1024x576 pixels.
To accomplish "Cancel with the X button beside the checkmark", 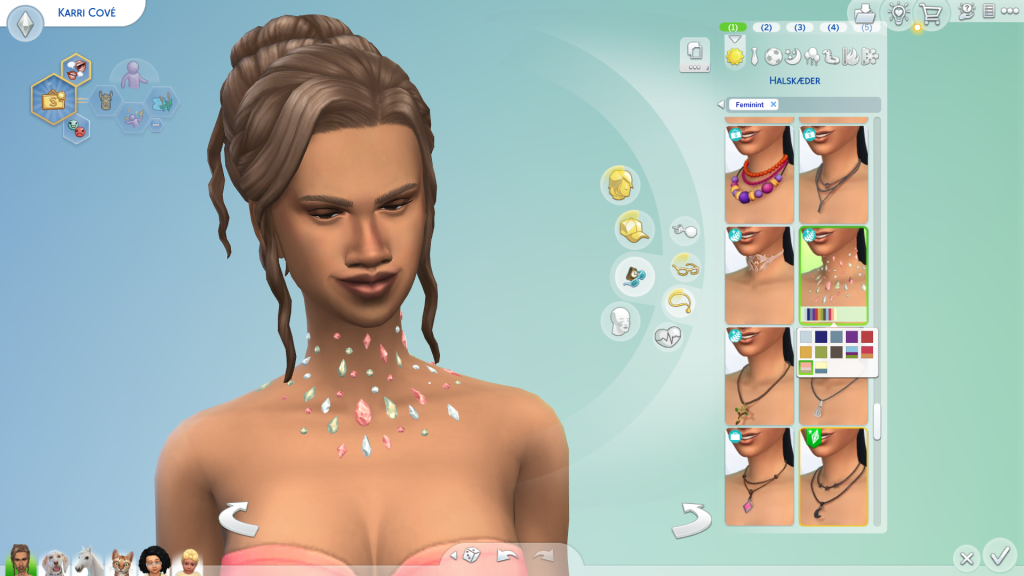I will click(x=966, y=557).
